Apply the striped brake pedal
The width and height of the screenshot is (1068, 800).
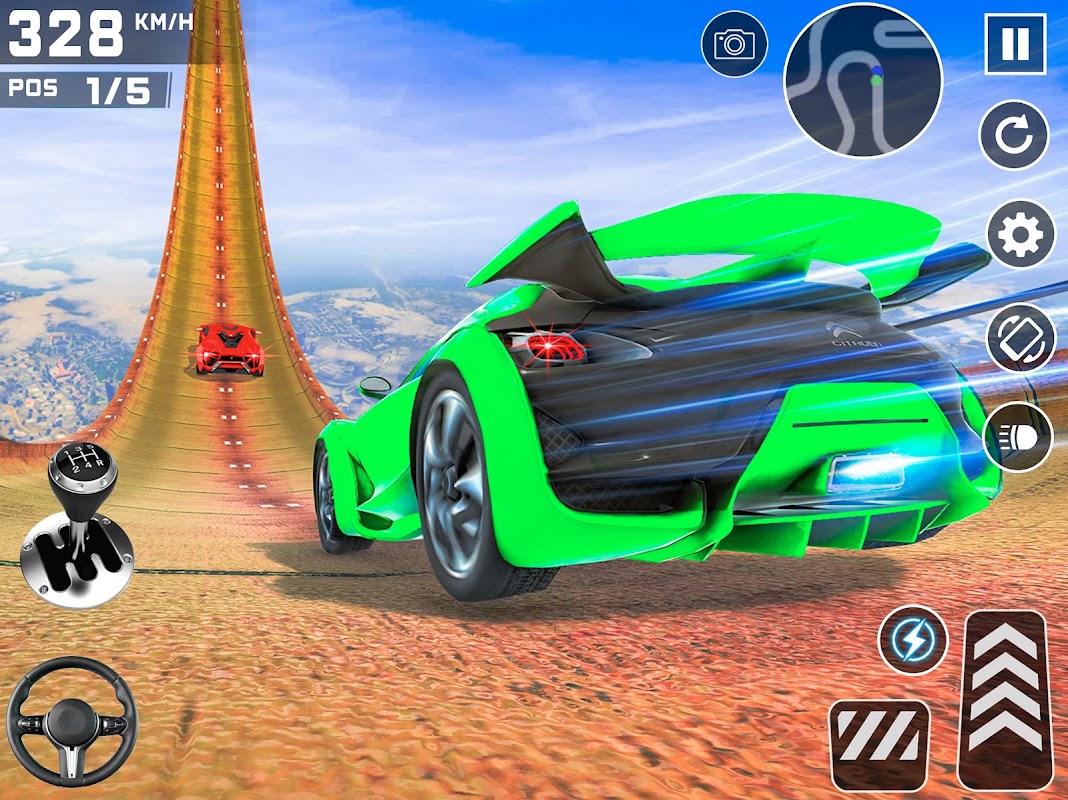coord(879,744)
